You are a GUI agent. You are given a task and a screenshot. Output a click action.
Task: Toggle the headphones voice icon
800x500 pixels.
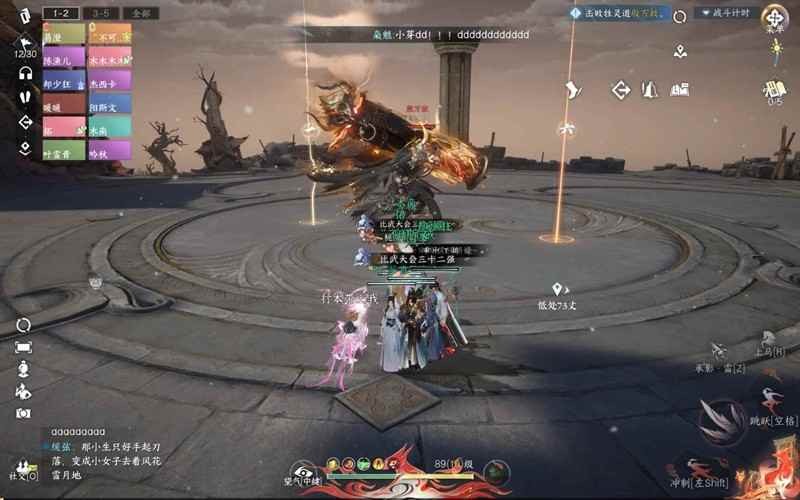(26, 73)
